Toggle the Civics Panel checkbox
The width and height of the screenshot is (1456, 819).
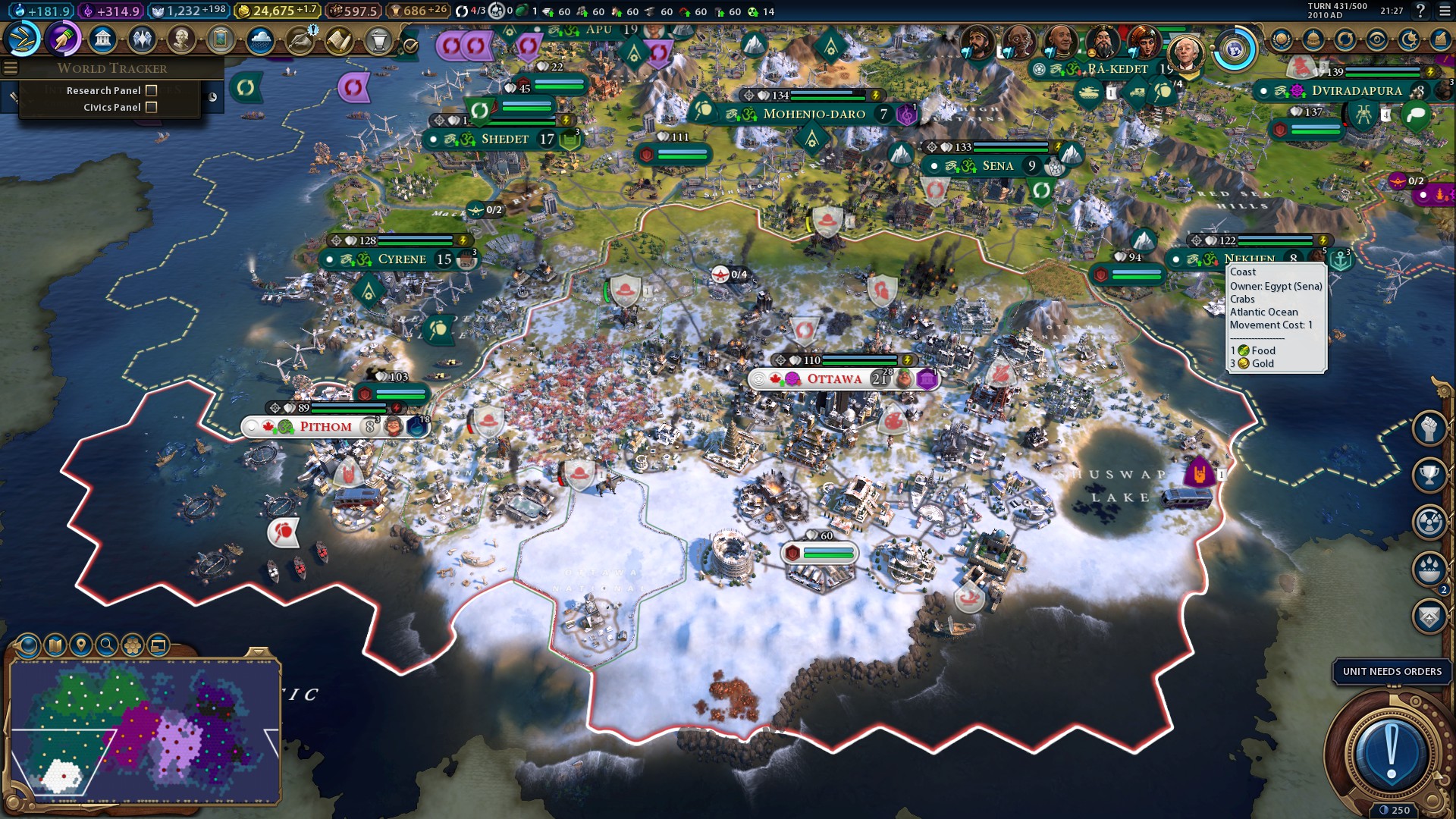pos(152,107)
